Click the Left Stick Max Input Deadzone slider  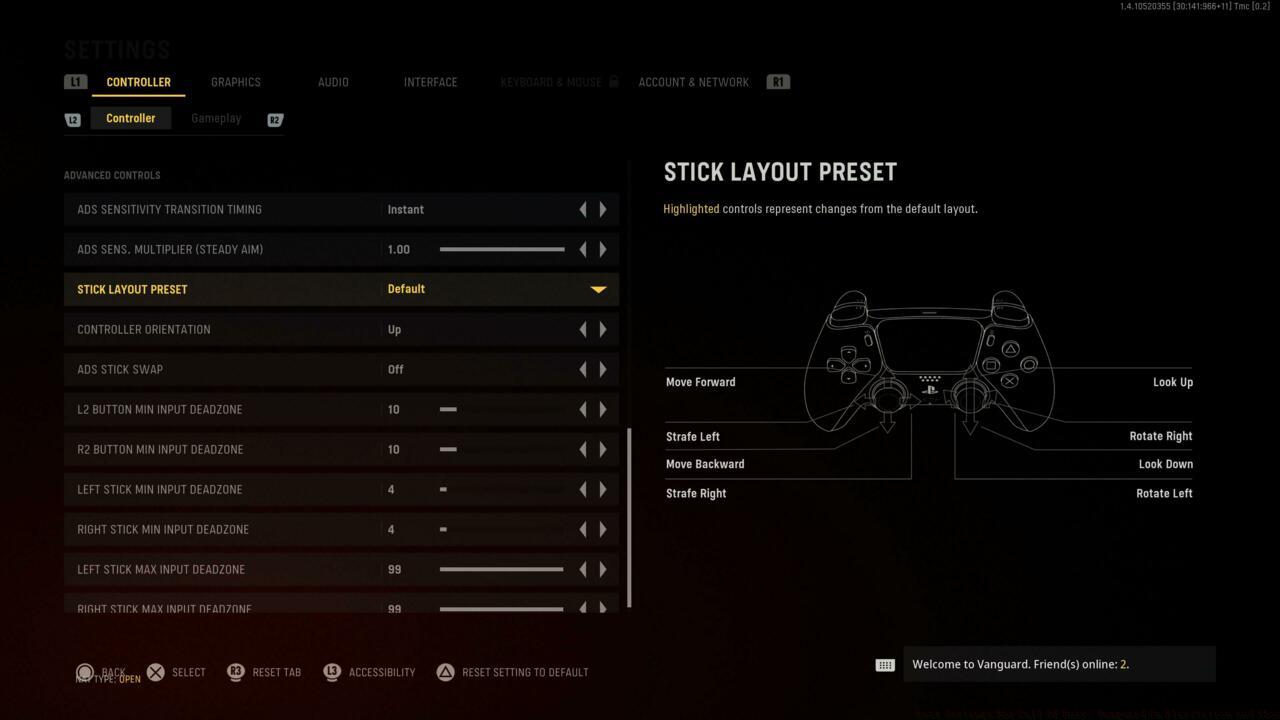pos(500,569)
